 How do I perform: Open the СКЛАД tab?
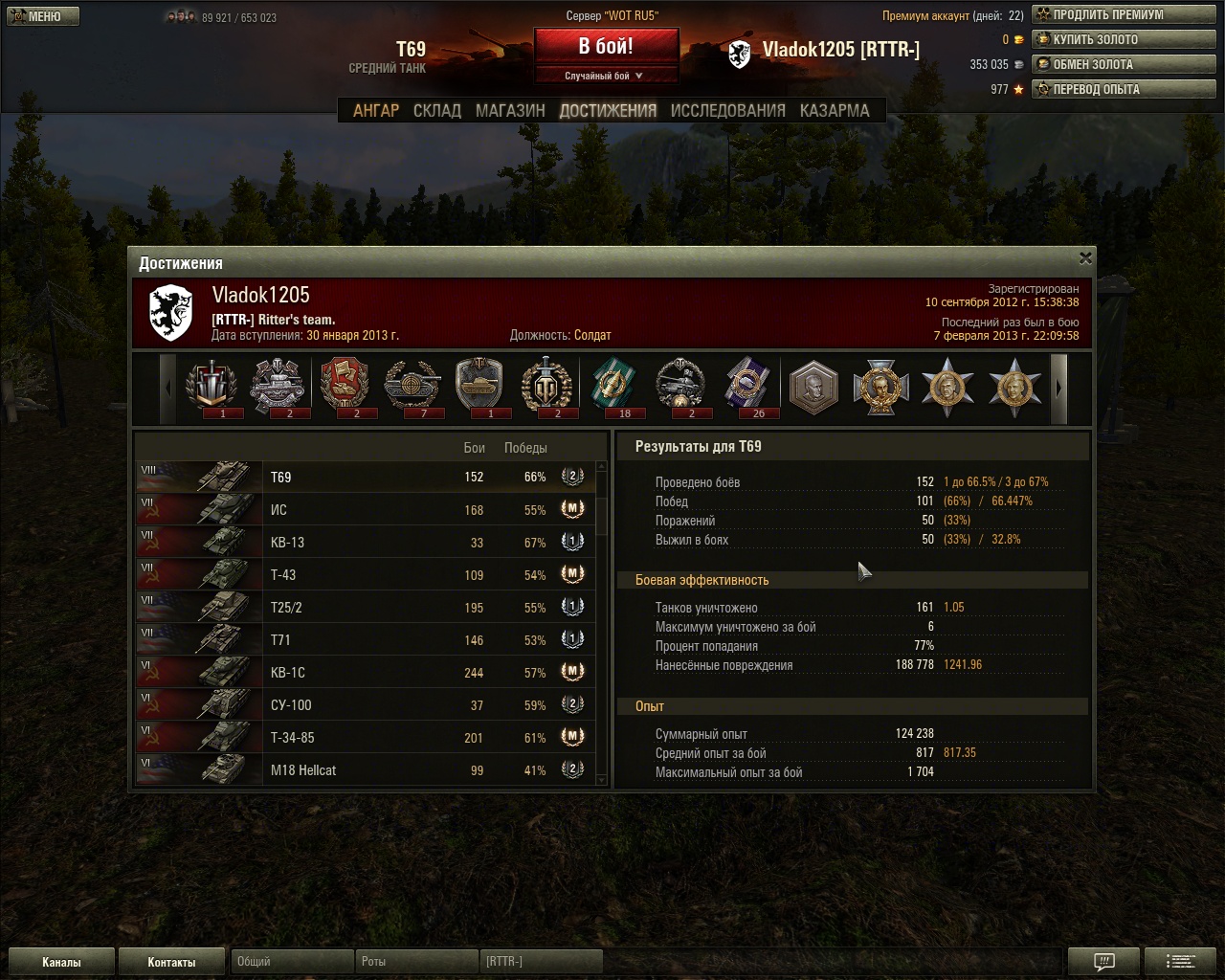(x=437, y=111)
